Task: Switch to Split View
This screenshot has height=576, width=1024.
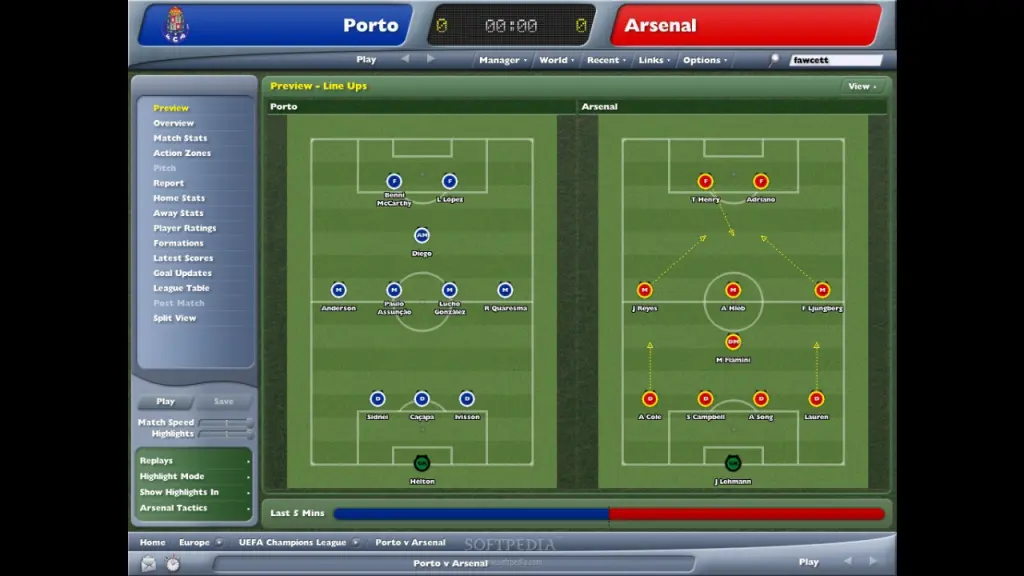Action: pos(174,318)
